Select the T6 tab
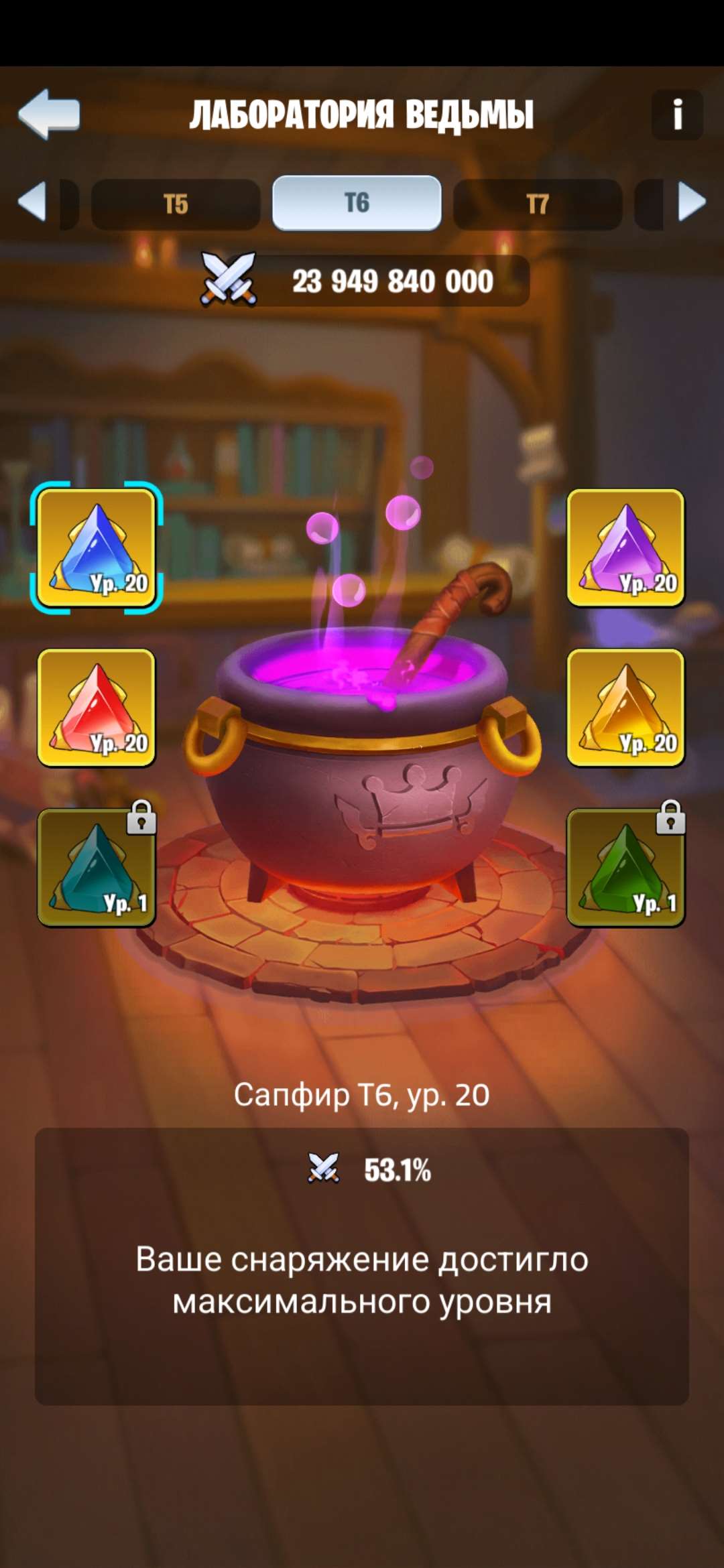Image resolution: width=724 pixels, height=1568 pixels. point(357,203)
